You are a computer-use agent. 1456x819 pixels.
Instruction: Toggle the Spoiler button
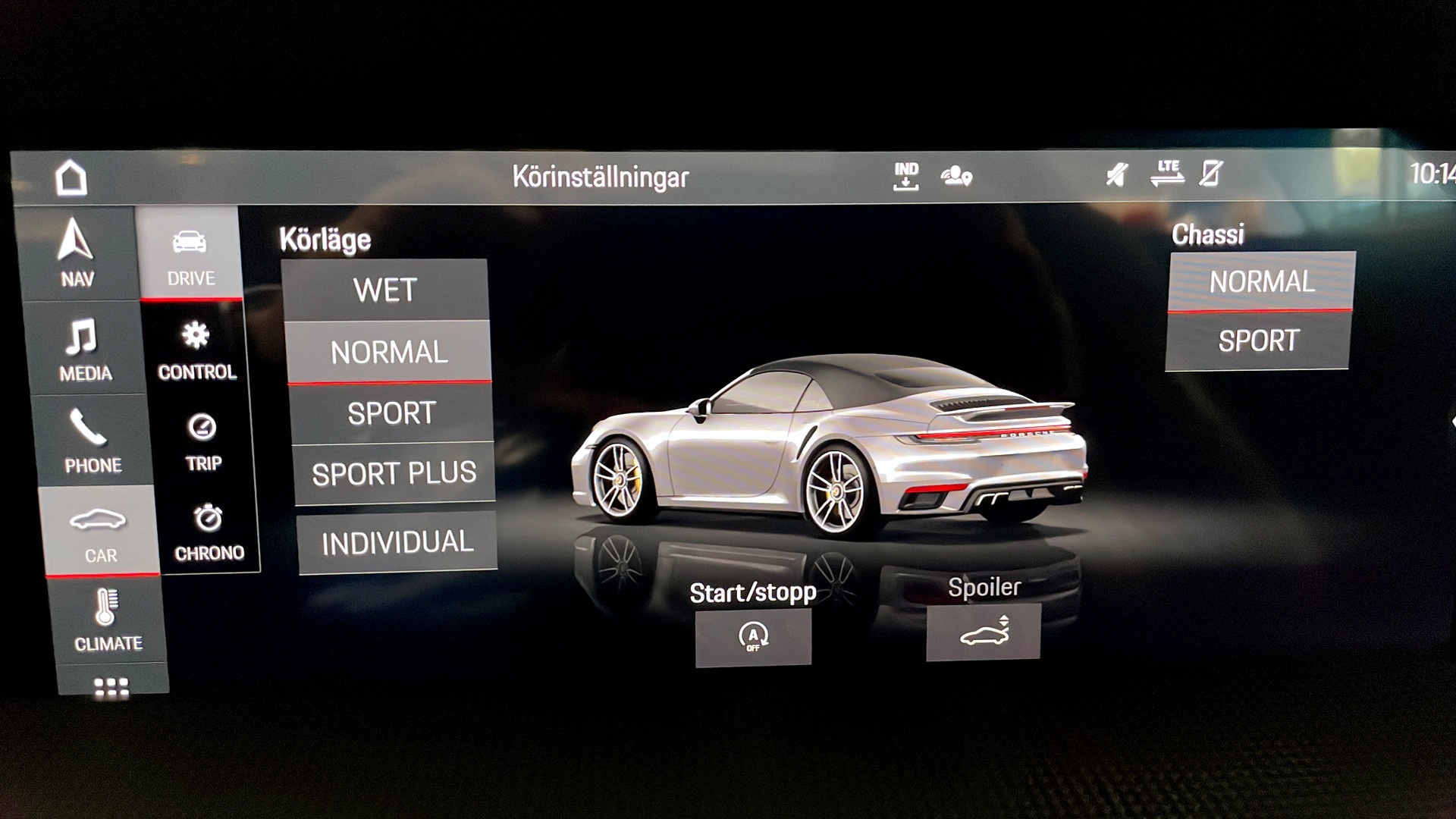coord(984,632)
